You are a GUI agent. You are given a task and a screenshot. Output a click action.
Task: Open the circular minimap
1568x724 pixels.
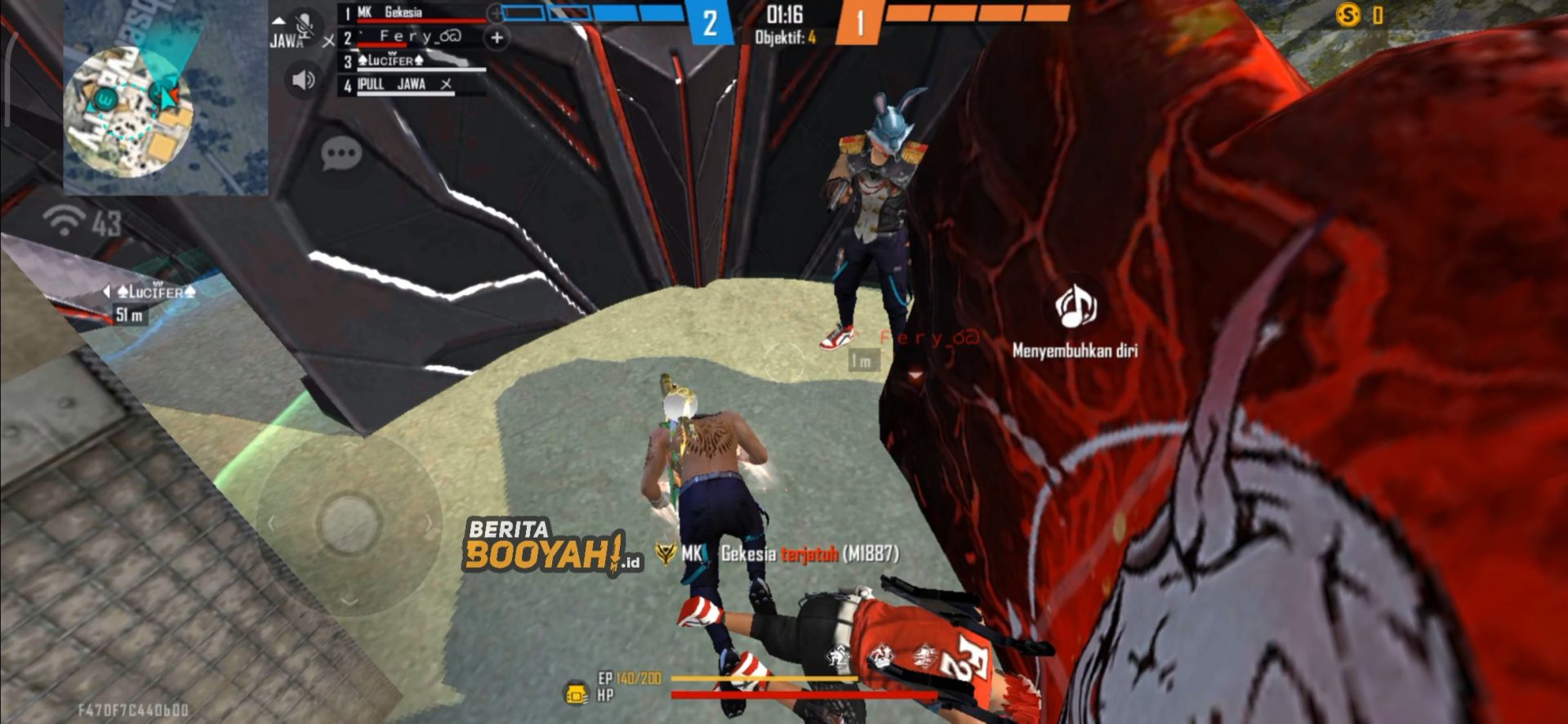click(128, 111)
